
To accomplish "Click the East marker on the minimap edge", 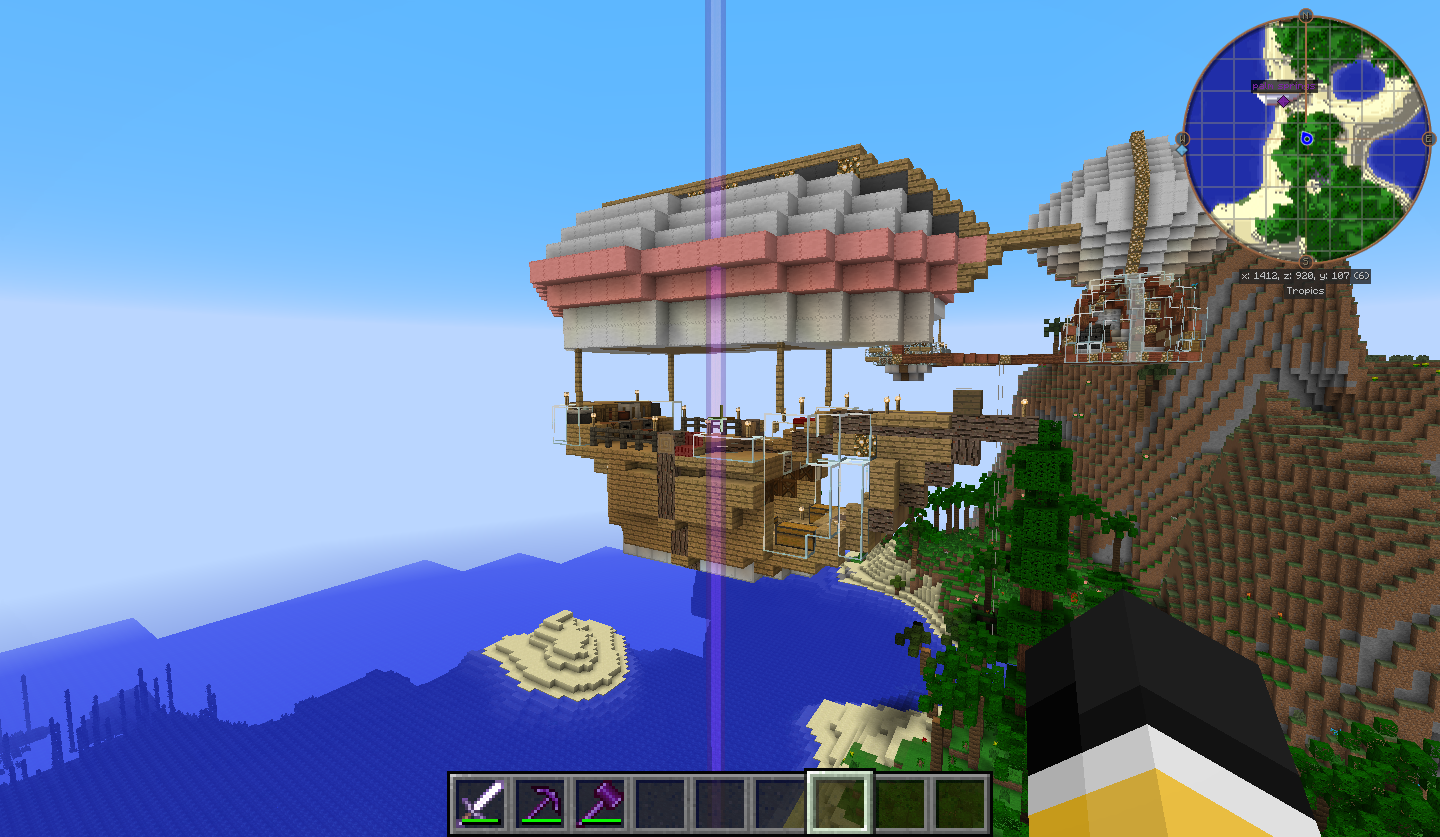I will 1428,140.
